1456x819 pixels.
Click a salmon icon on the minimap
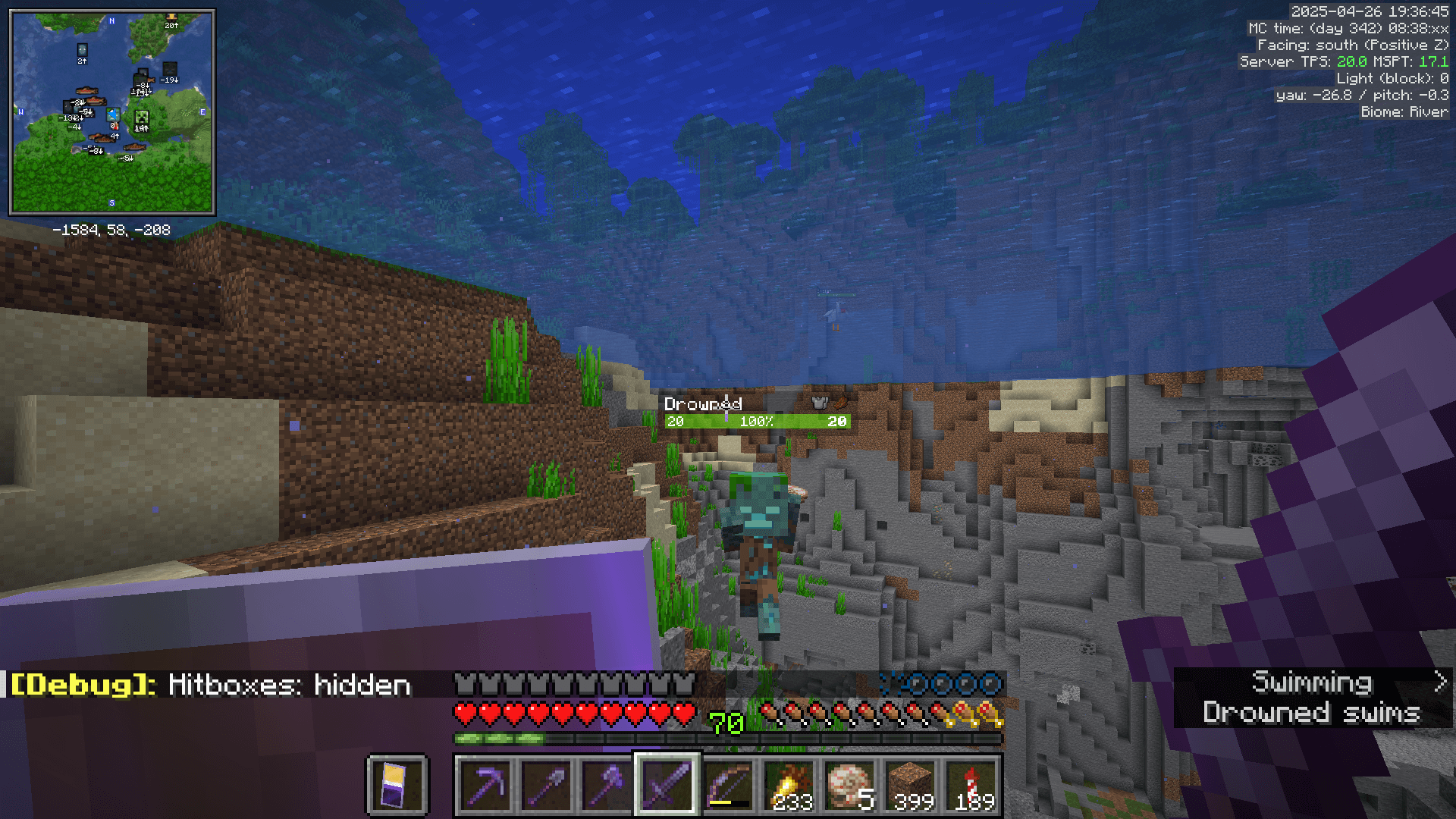point(88,91)
